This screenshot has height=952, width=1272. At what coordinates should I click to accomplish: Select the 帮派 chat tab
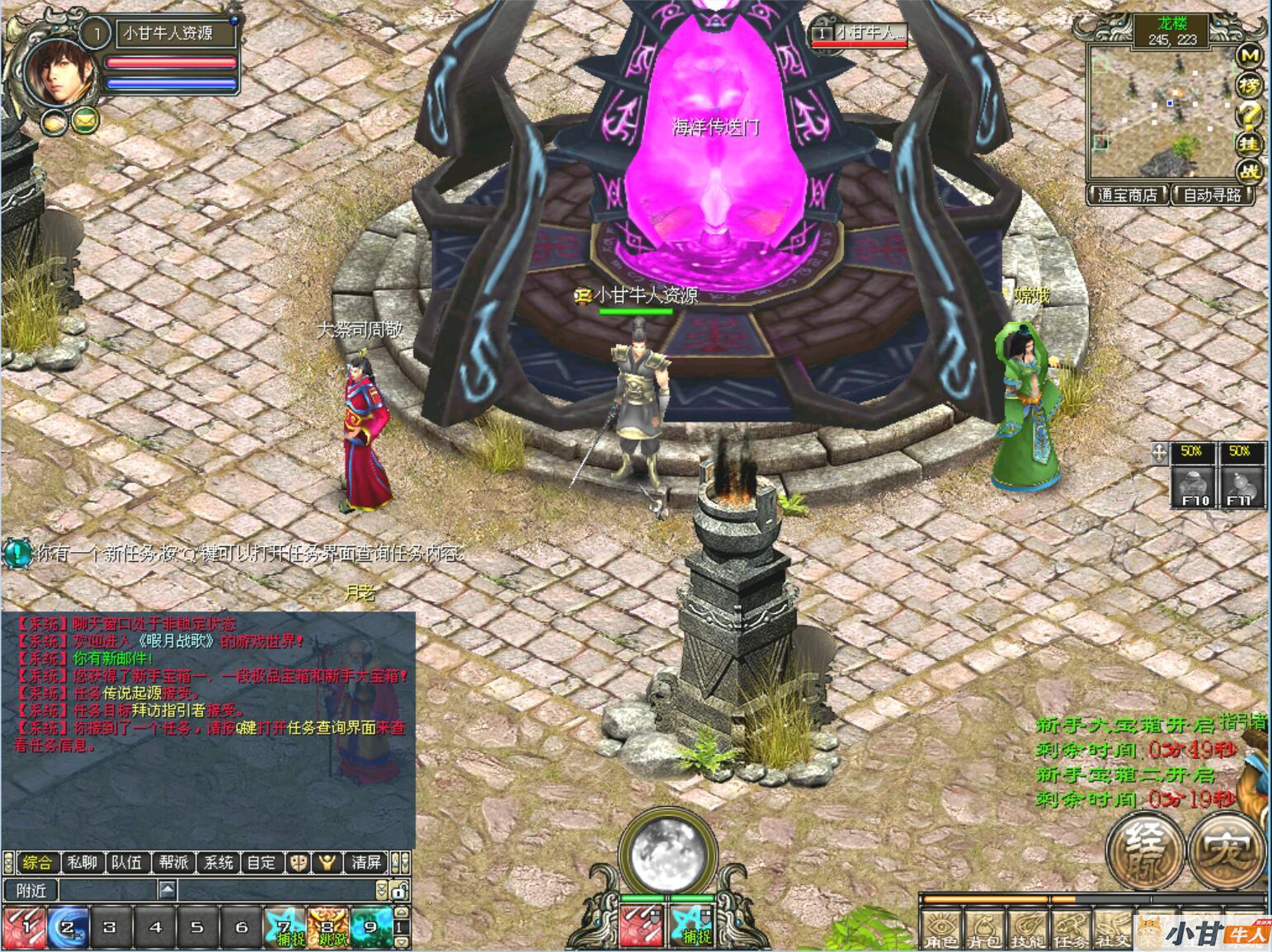click(173, 863)
